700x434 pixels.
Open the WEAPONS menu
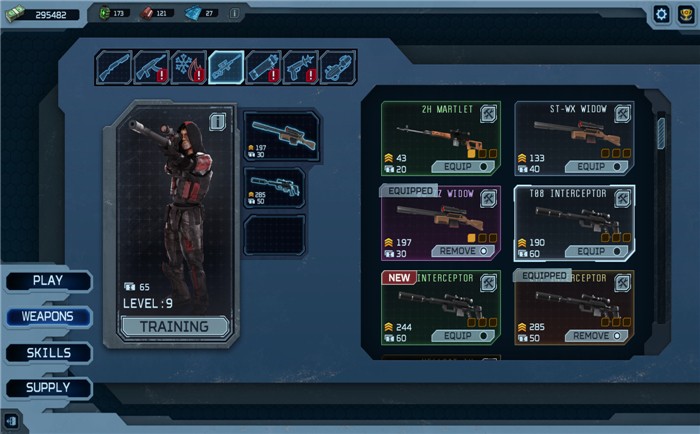click(x=48, y=317)
